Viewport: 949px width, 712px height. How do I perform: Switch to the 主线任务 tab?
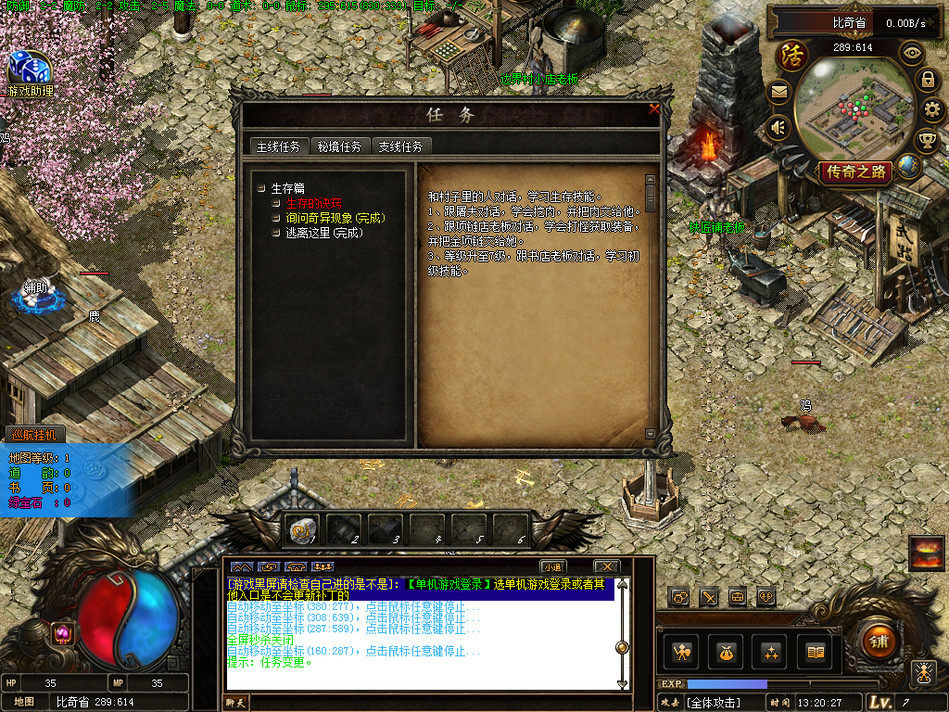278,146
